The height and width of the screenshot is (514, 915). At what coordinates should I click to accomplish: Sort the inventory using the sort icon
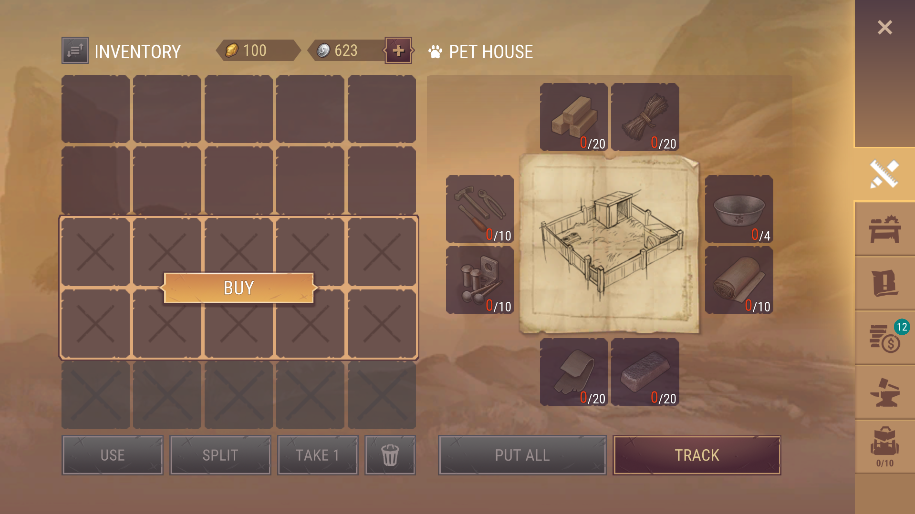click(x=75, y=50)
